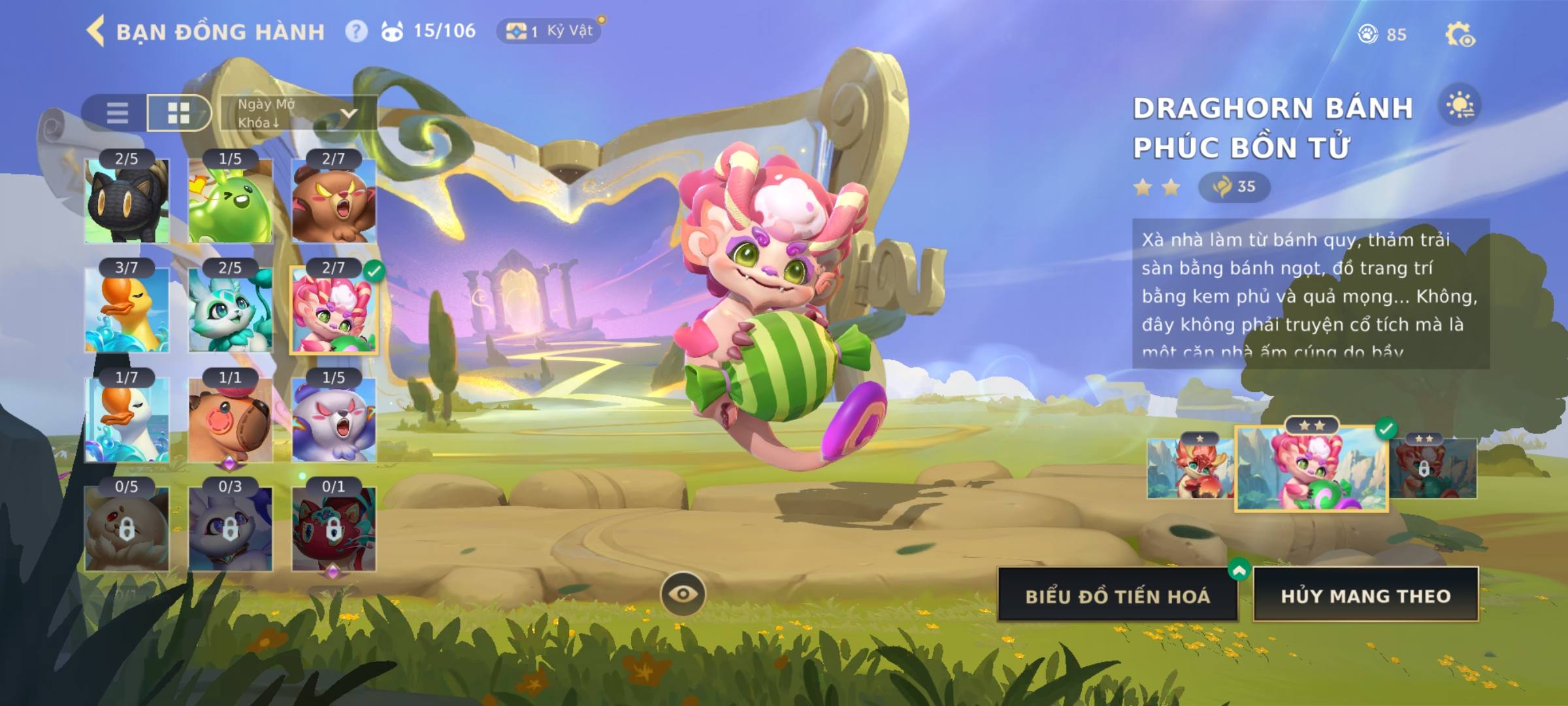Screen dimensions: 1568x706
Task: Switch to list view layout
Action: pyautogui.click(x=117, y=112)
